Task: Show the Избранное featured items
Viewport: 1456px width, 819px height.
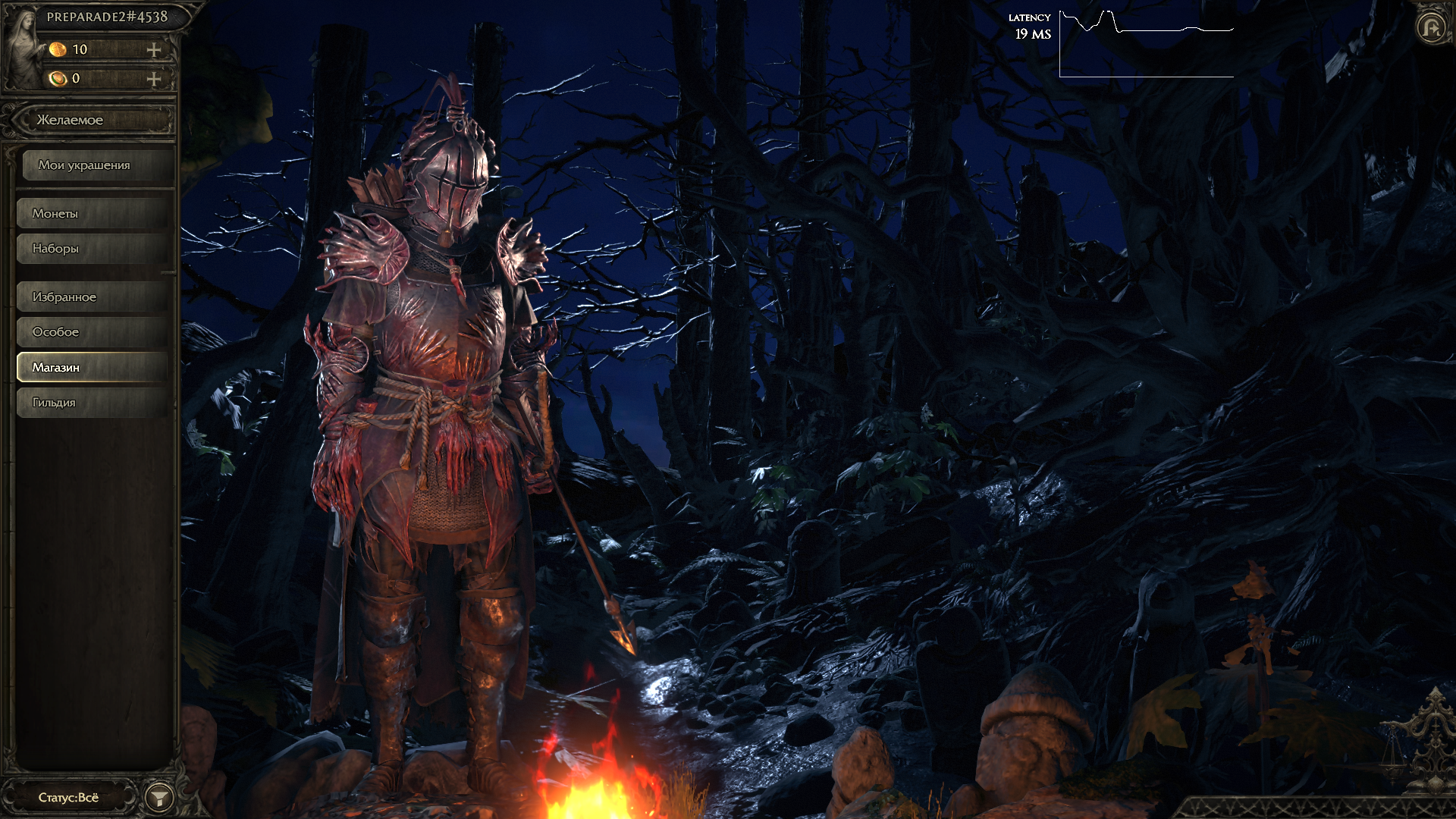Action: click(93, 297)
